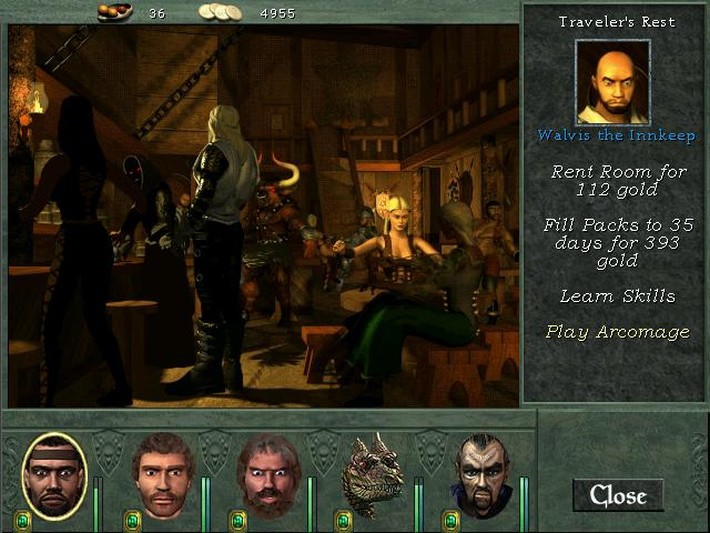Play Arcomage at the inn
The image size is (710, 533).
tap(617, 332)
